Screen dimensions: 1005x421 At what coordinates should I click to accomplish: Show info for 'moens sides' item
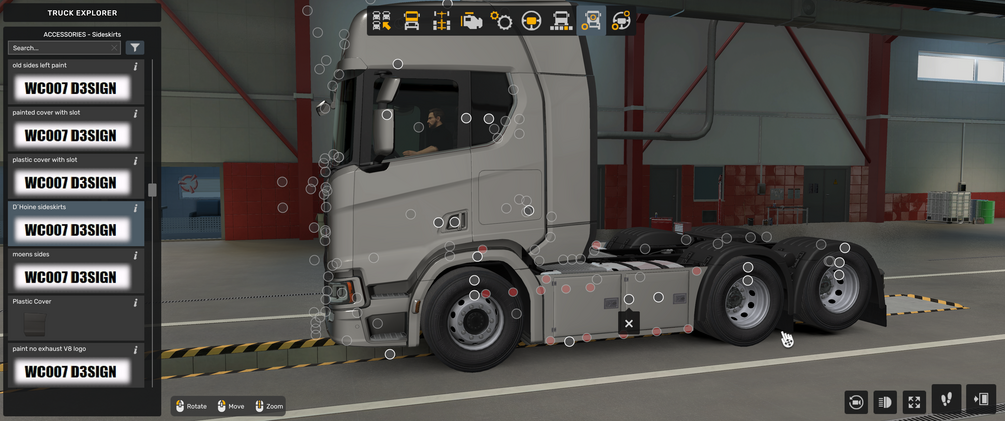click(x=135, y=255)
